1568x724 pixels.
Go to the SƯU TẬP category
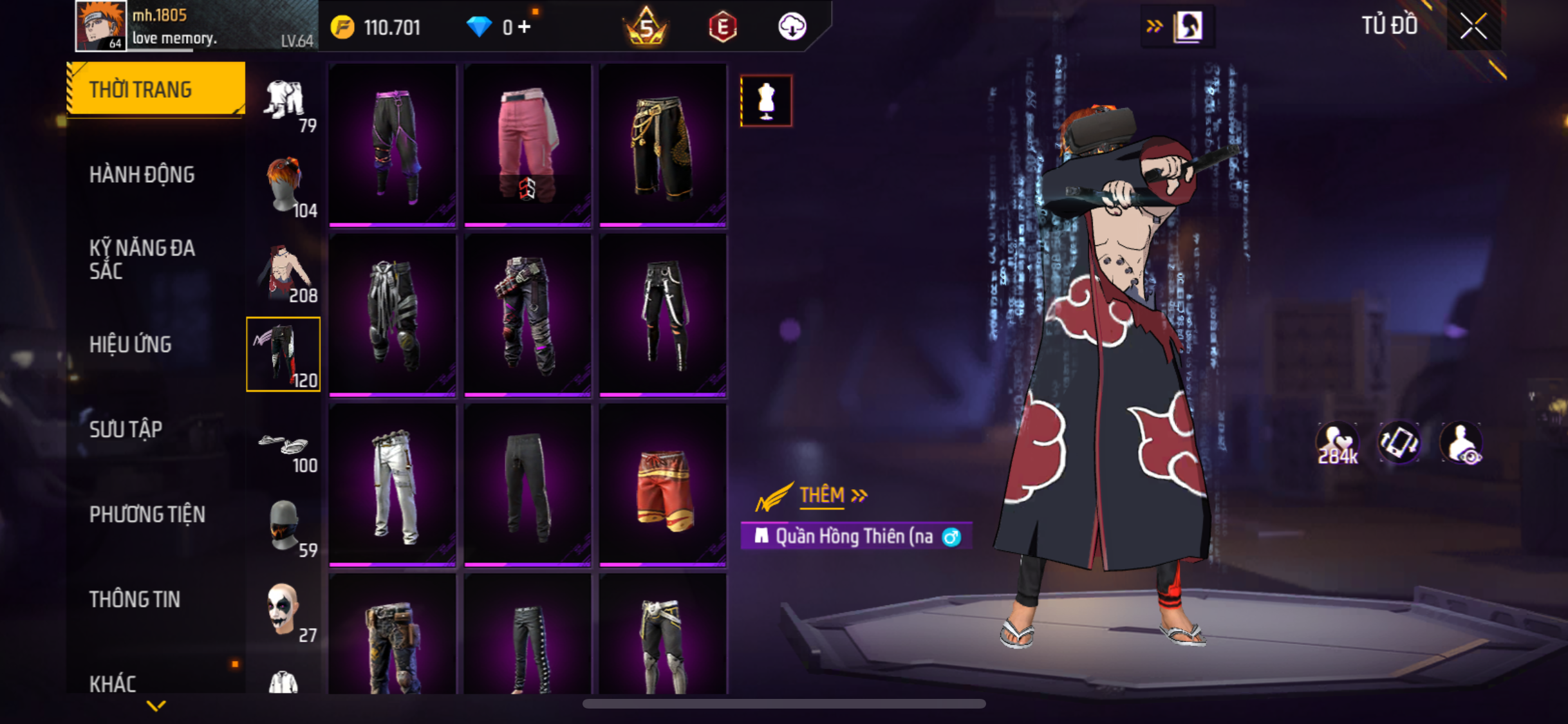coord(126,429)
